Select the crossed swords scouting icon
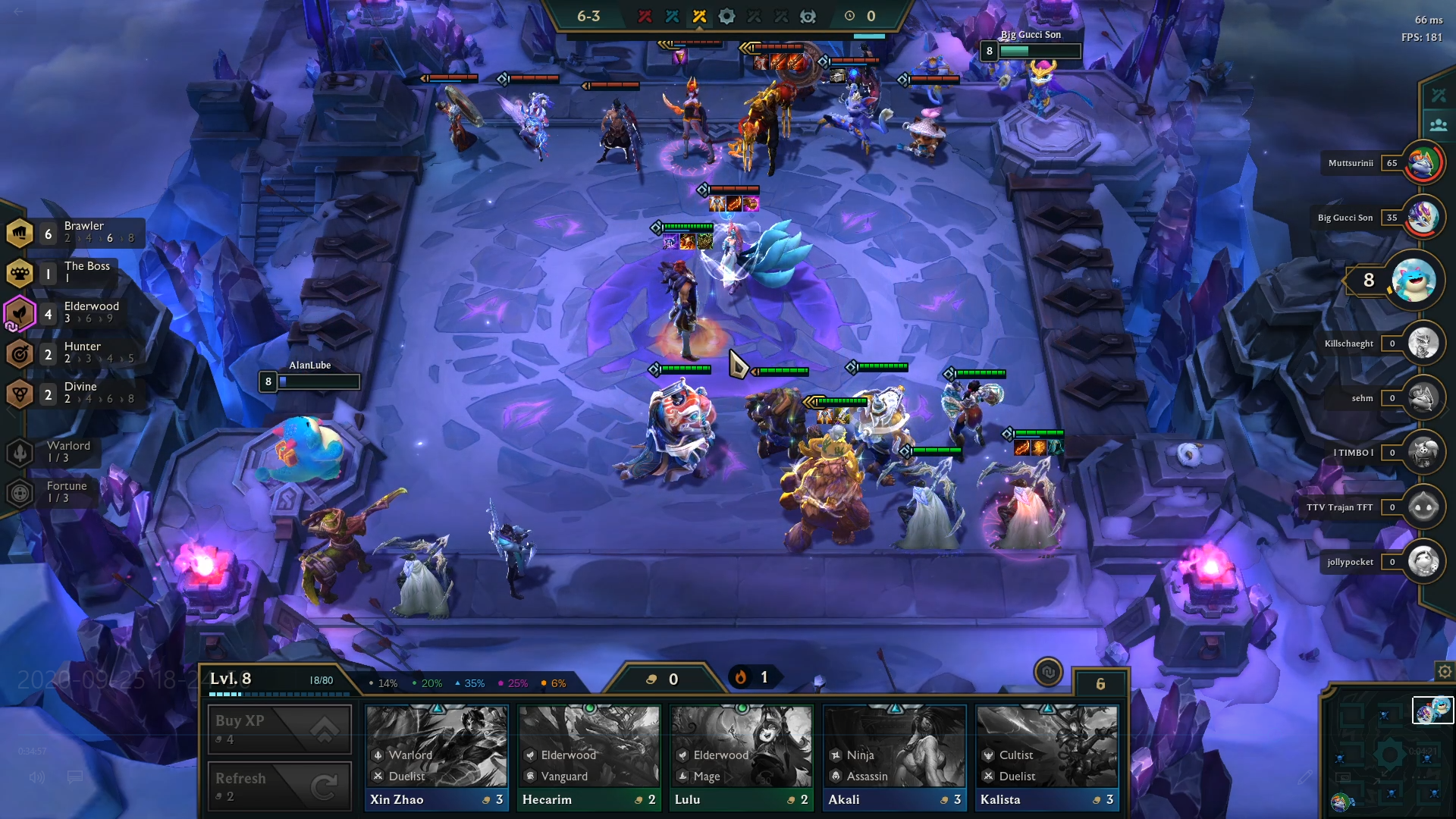This screenshot has width=1456, height=819. pyautogui.click(x=1437, y=94)
